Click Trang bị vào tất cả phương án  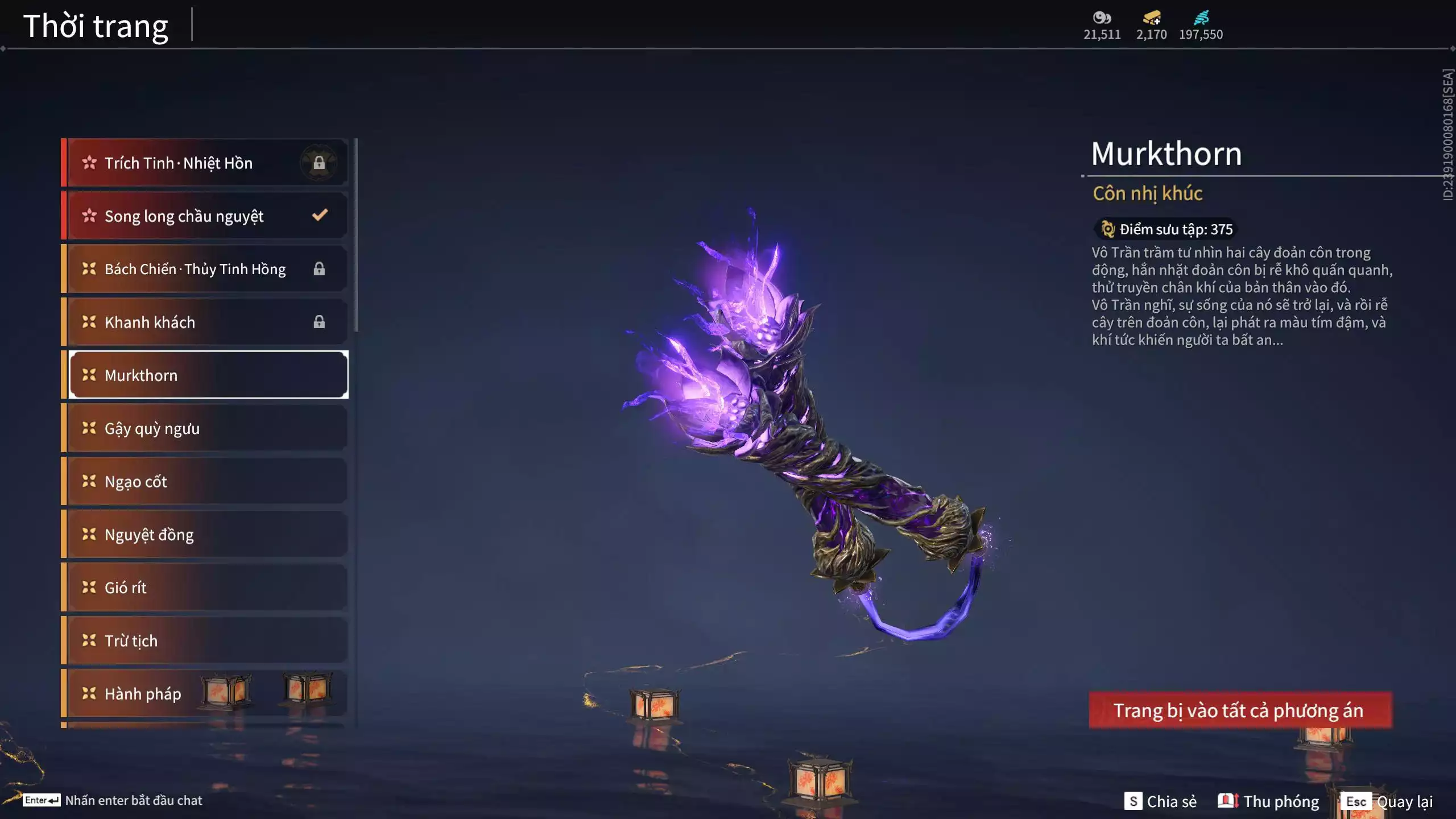click(1240, 710)
